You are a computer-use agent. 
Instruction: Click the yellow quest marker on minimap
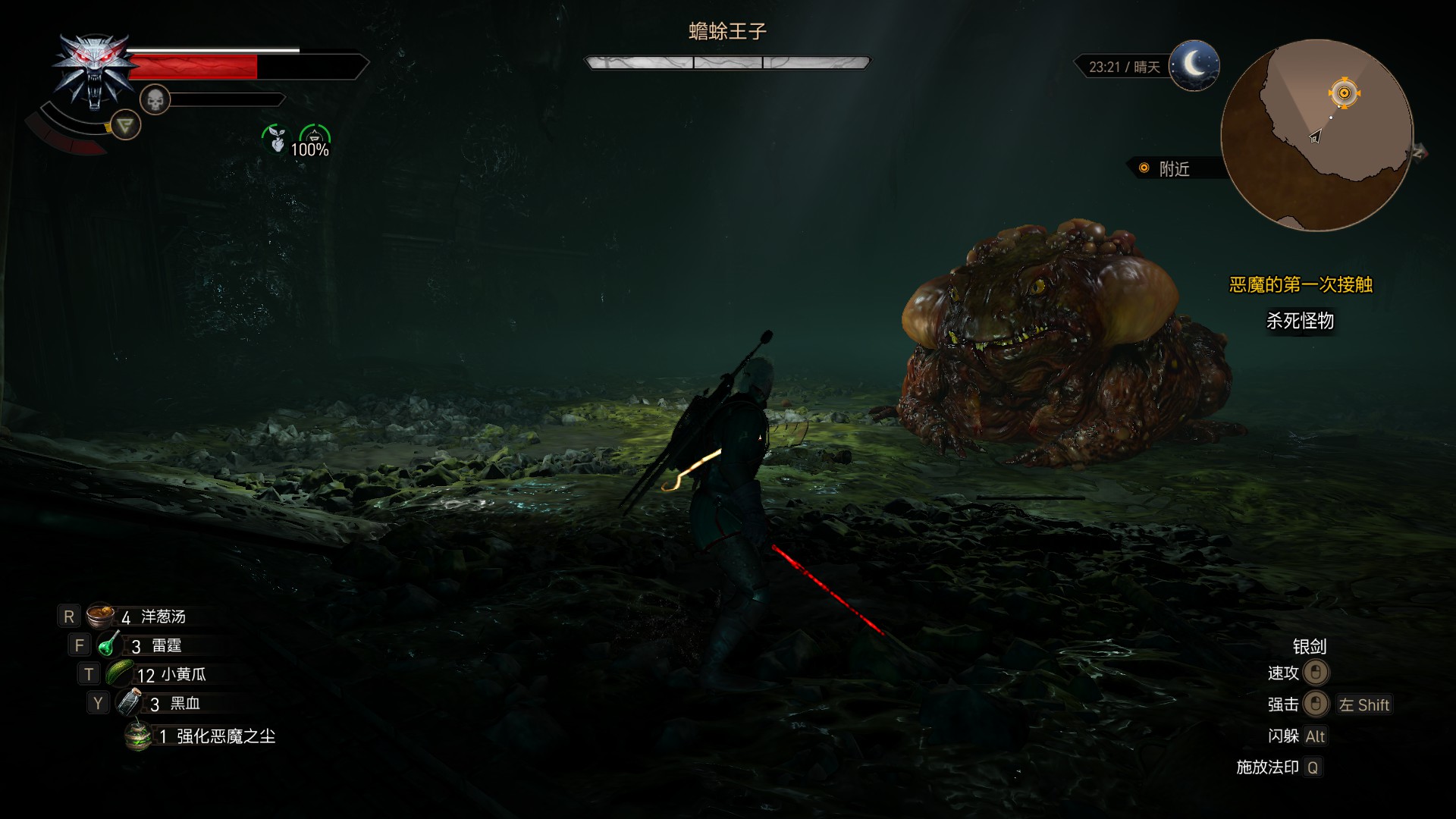[x=1344, y=93]
